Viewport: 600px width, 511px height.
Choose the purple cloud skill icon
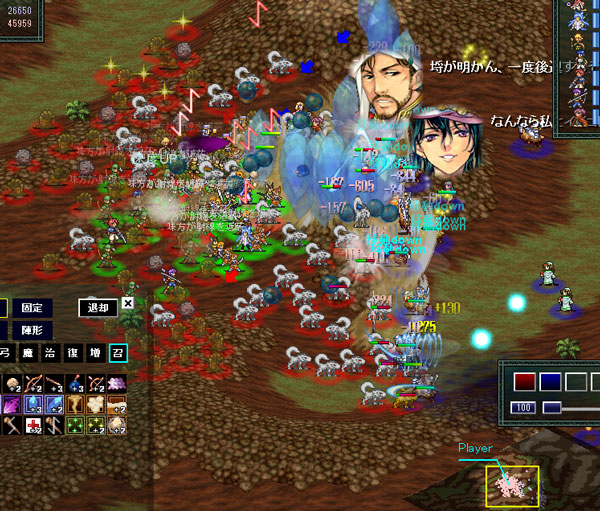(117, 383)
